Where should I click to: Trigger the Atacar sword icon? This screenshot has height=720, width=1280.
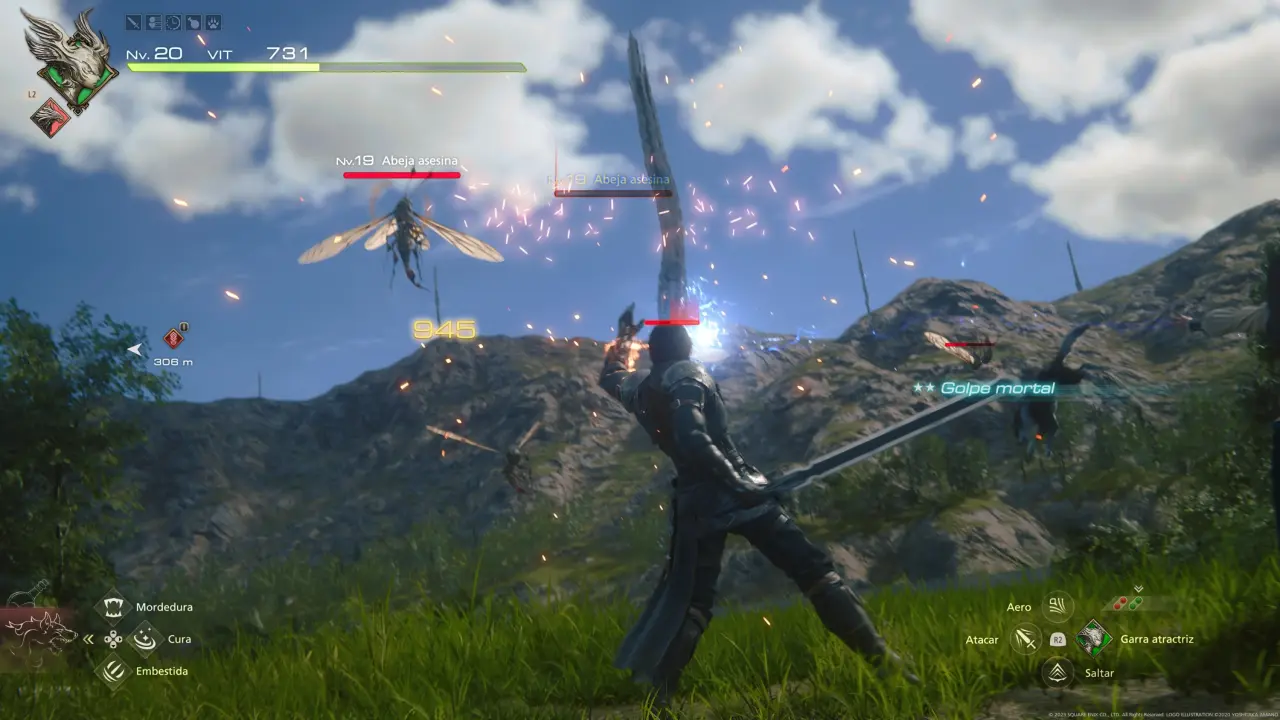1025,639
